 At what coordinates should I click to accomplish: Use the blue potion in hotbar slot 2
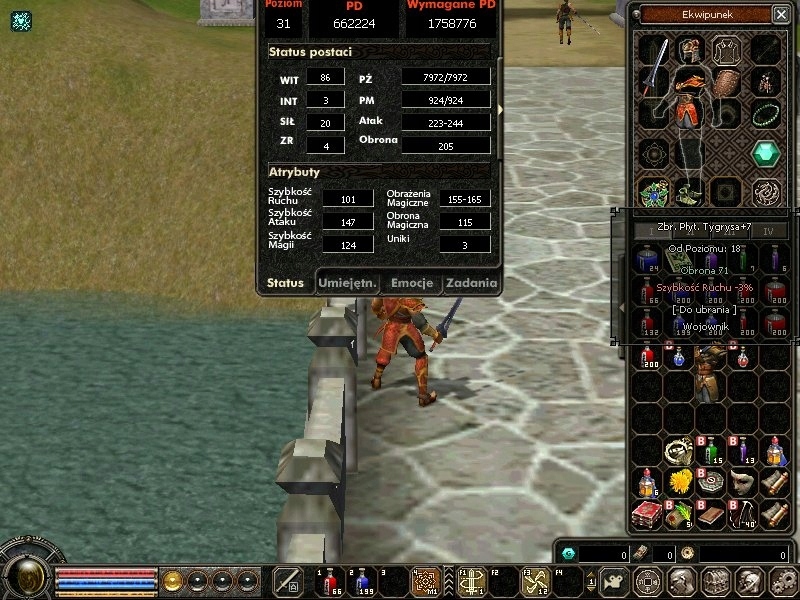(x=360, y=581)
